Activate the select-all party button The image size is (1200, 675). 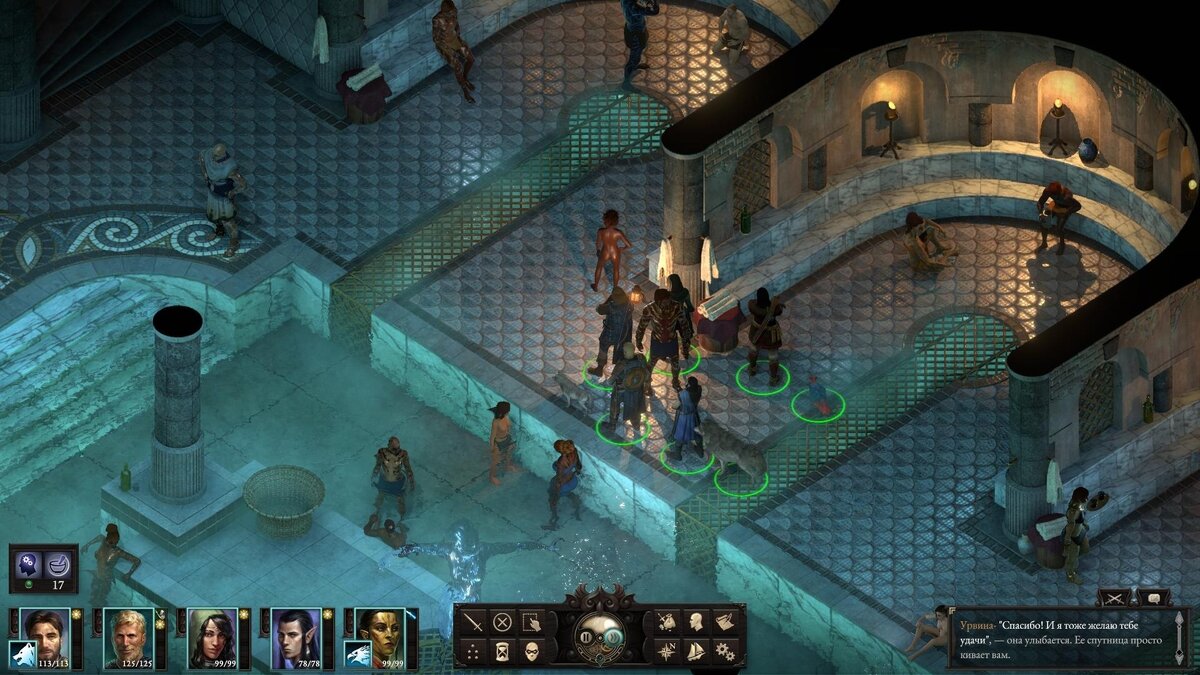tap(532, 621)
